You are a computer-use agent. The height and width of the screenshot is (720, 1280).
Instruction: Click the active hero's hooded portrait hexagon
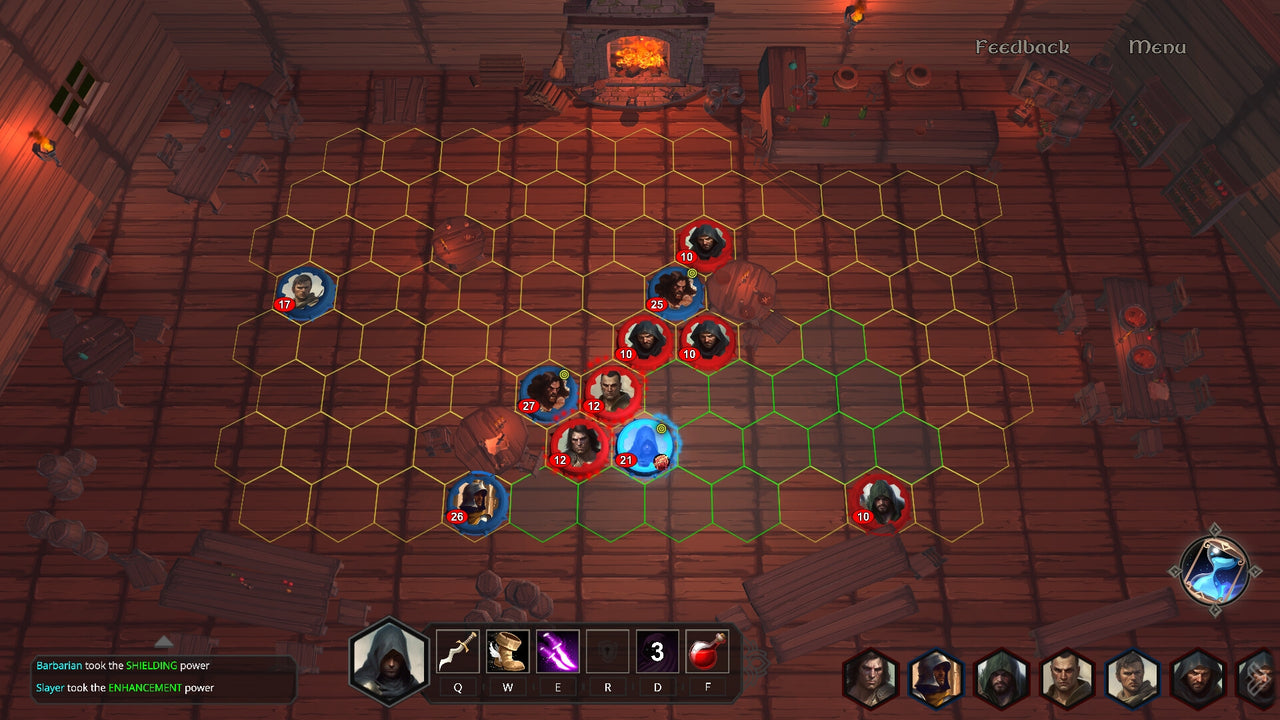pos(389,662)
